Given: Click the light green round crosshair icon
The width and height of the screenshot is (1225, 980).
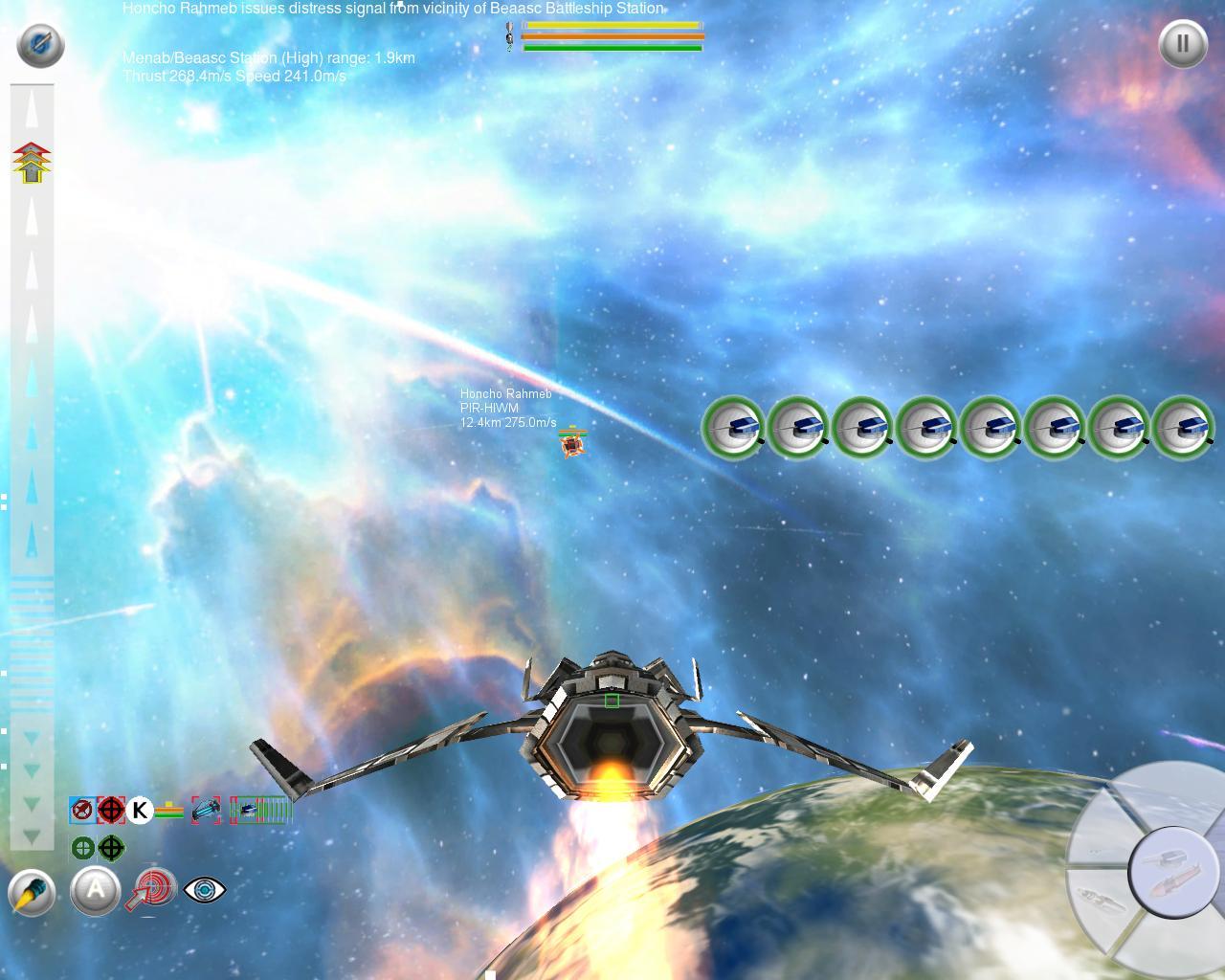Looking at the screenshot, I should coord(83,848).
